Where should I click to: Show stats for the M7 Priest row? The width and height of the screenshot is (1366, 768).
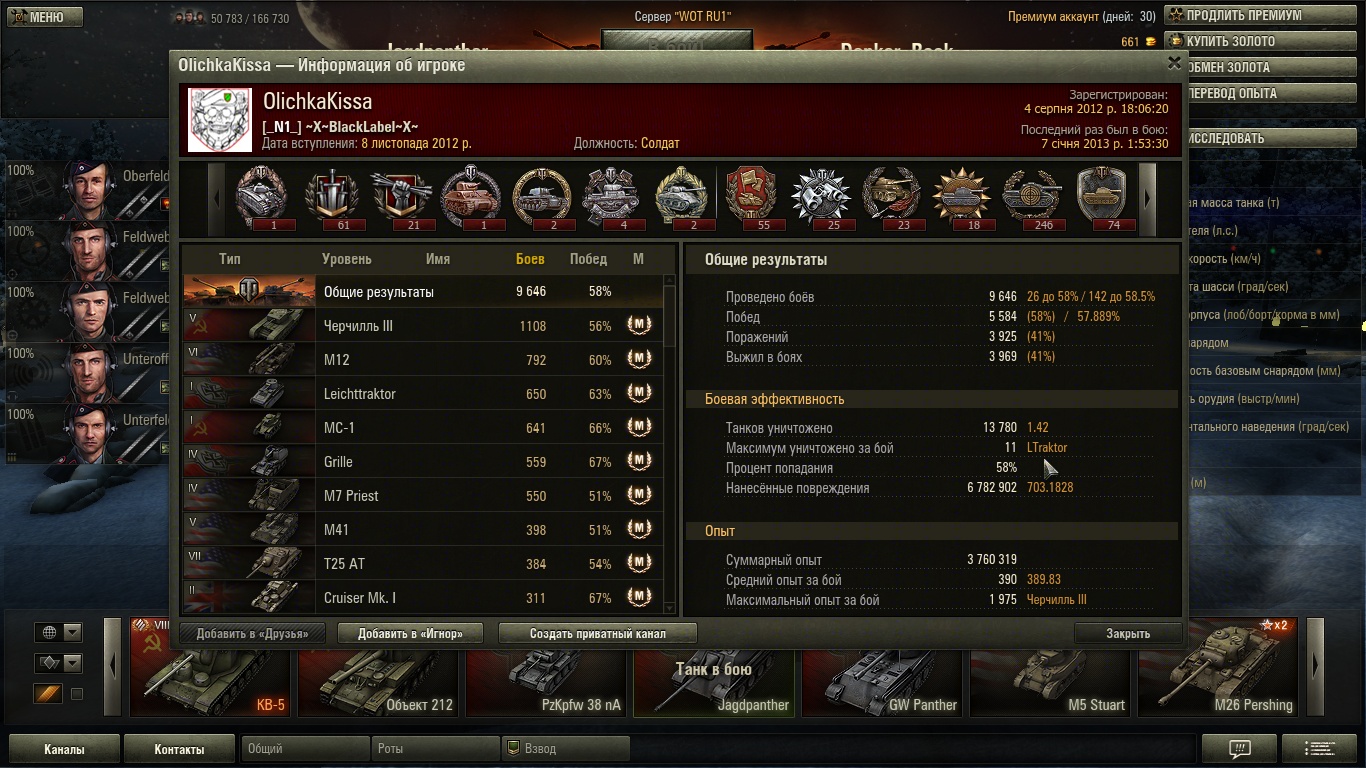[x=420, y=496]
